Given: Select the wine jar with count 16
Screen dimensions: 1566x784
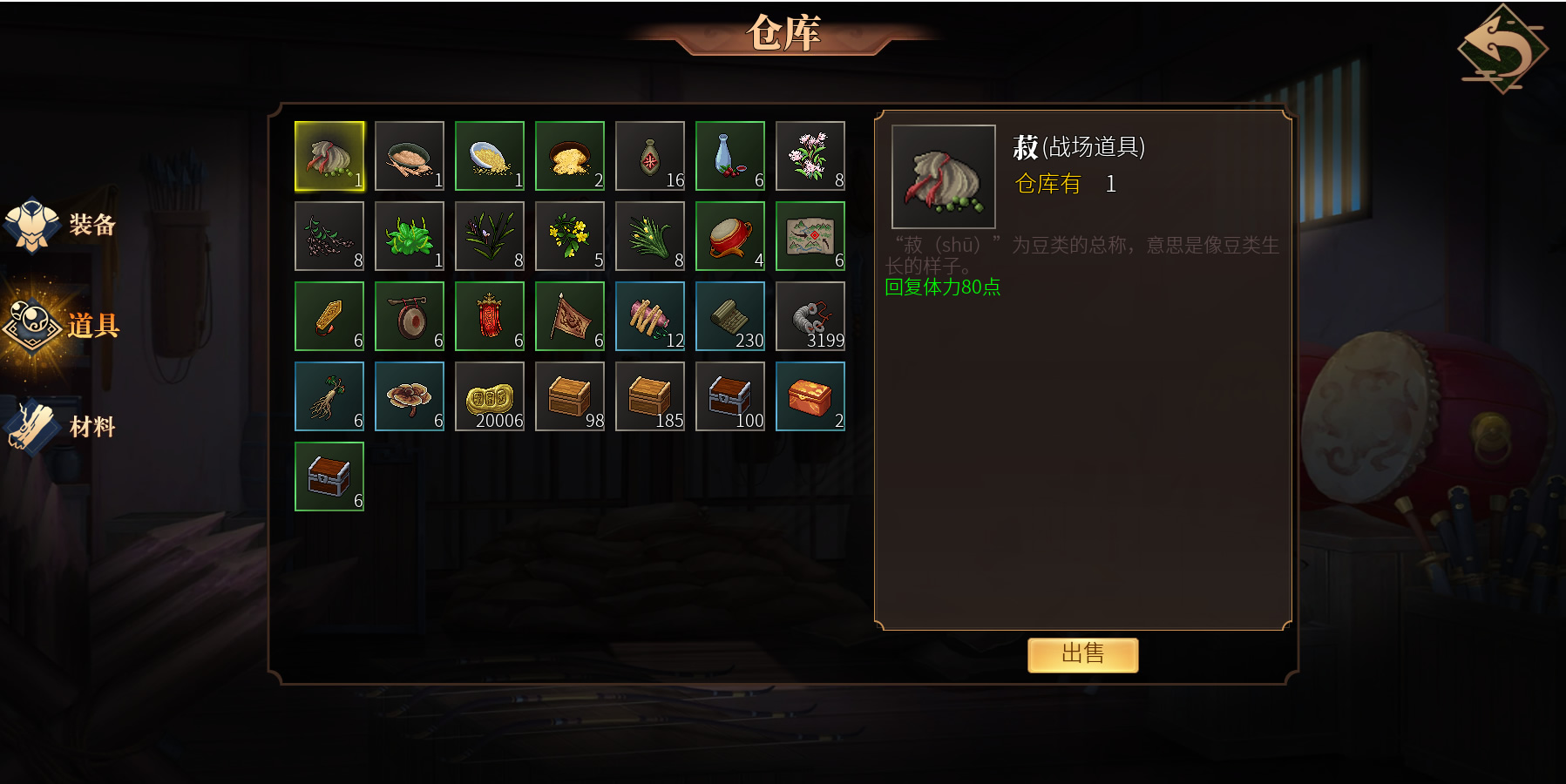Looking at the screenshot, I should (650, 156).
